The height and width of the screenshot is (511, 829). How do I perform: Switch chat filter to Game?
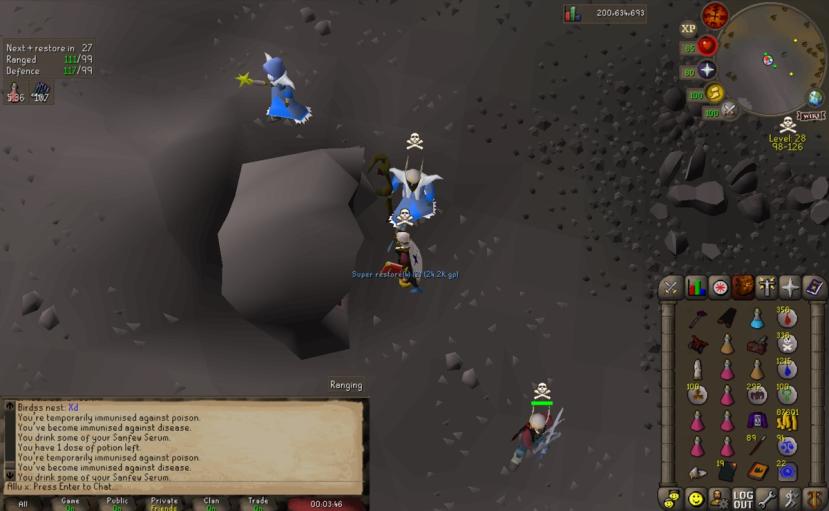tap(70, 504)
